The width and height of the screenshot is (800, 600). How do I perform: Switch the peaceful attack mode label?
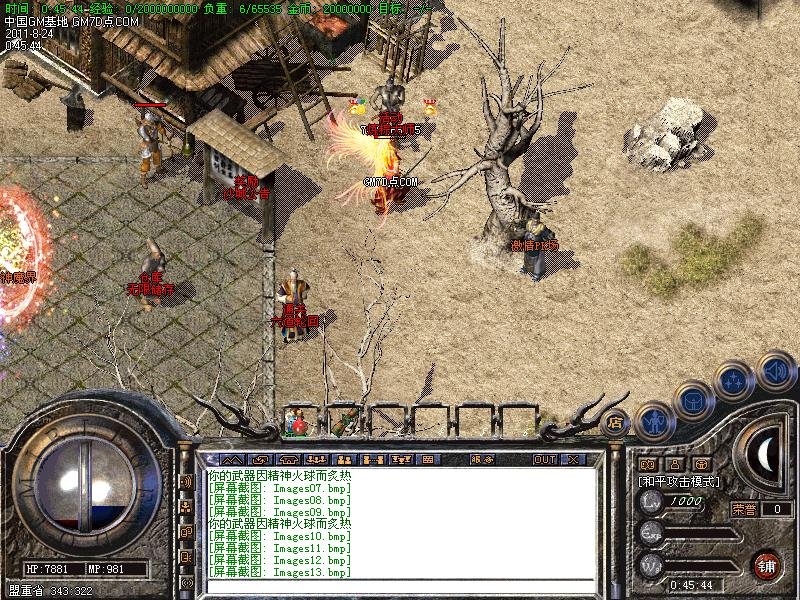(679, 481)
